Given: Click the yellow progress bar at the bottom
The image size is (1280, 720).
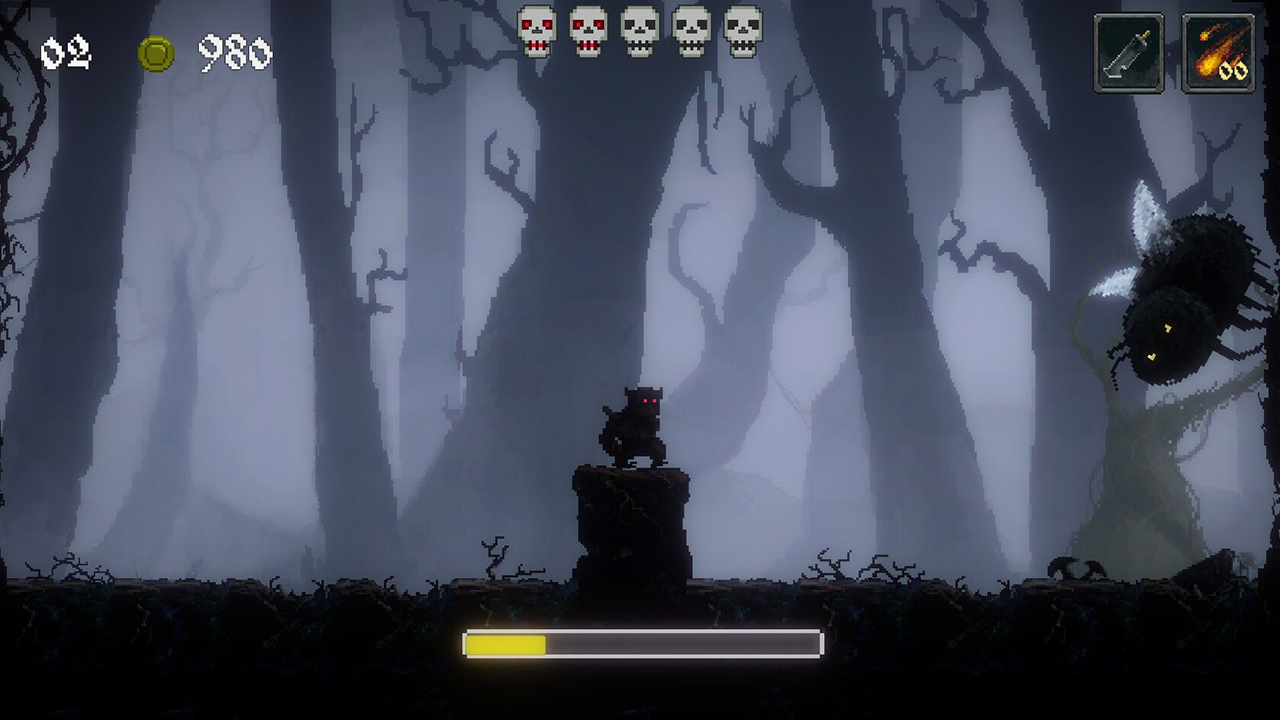Looking at the screenshot, I should (505, 645).
